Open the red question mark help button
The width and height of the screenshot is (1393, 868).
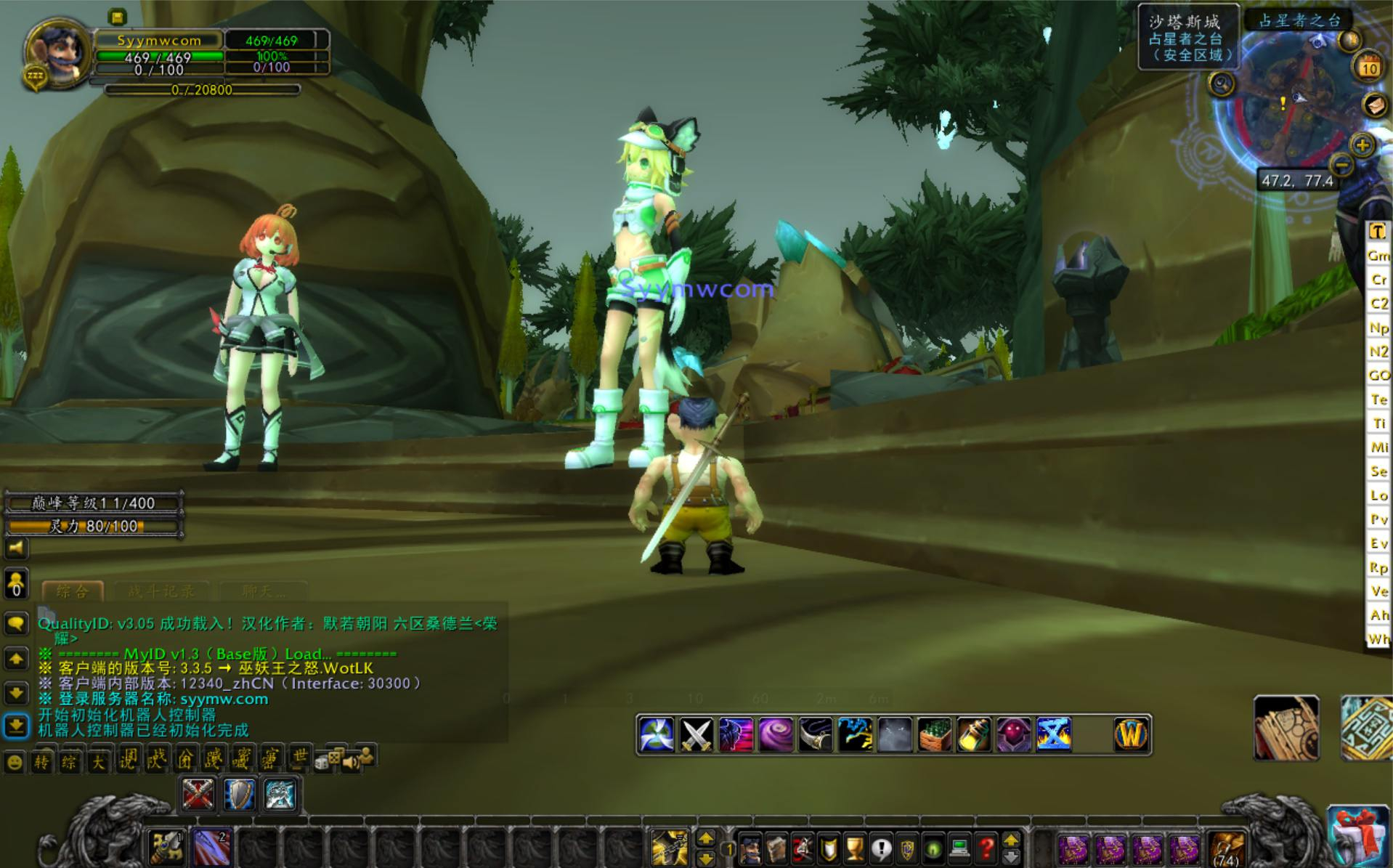[986, 848]
